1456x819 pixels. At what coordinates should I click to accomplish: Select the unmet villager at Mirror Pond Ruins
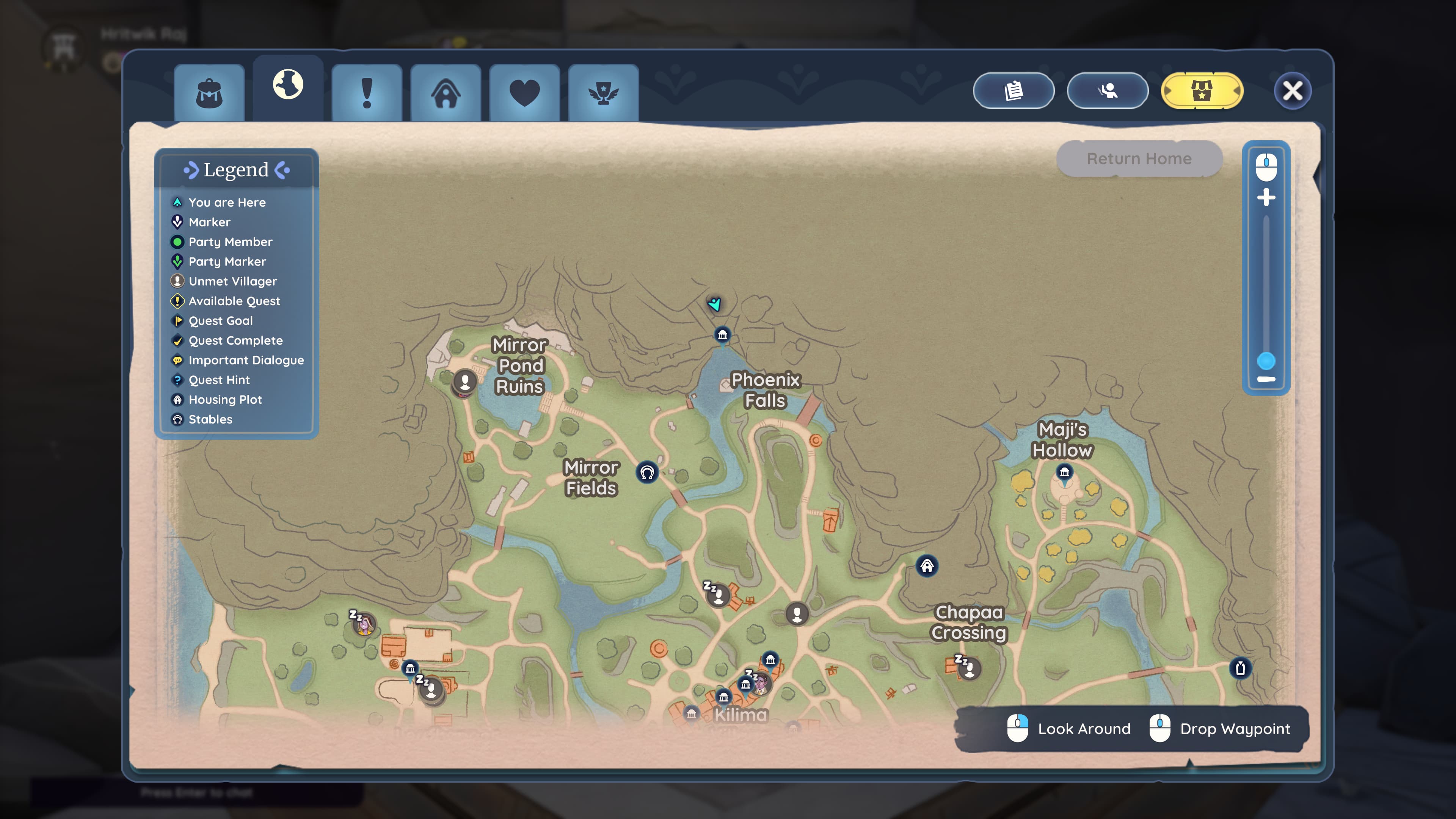tap(465, 381)
